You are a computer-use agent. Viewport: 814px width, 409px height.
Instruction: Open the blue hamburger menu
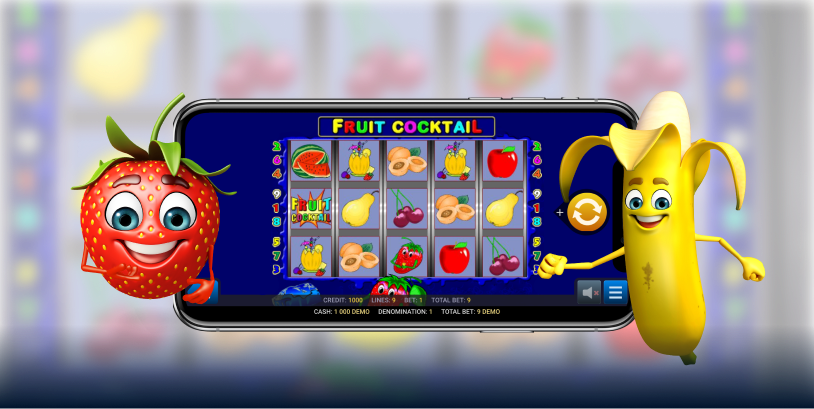615,292
